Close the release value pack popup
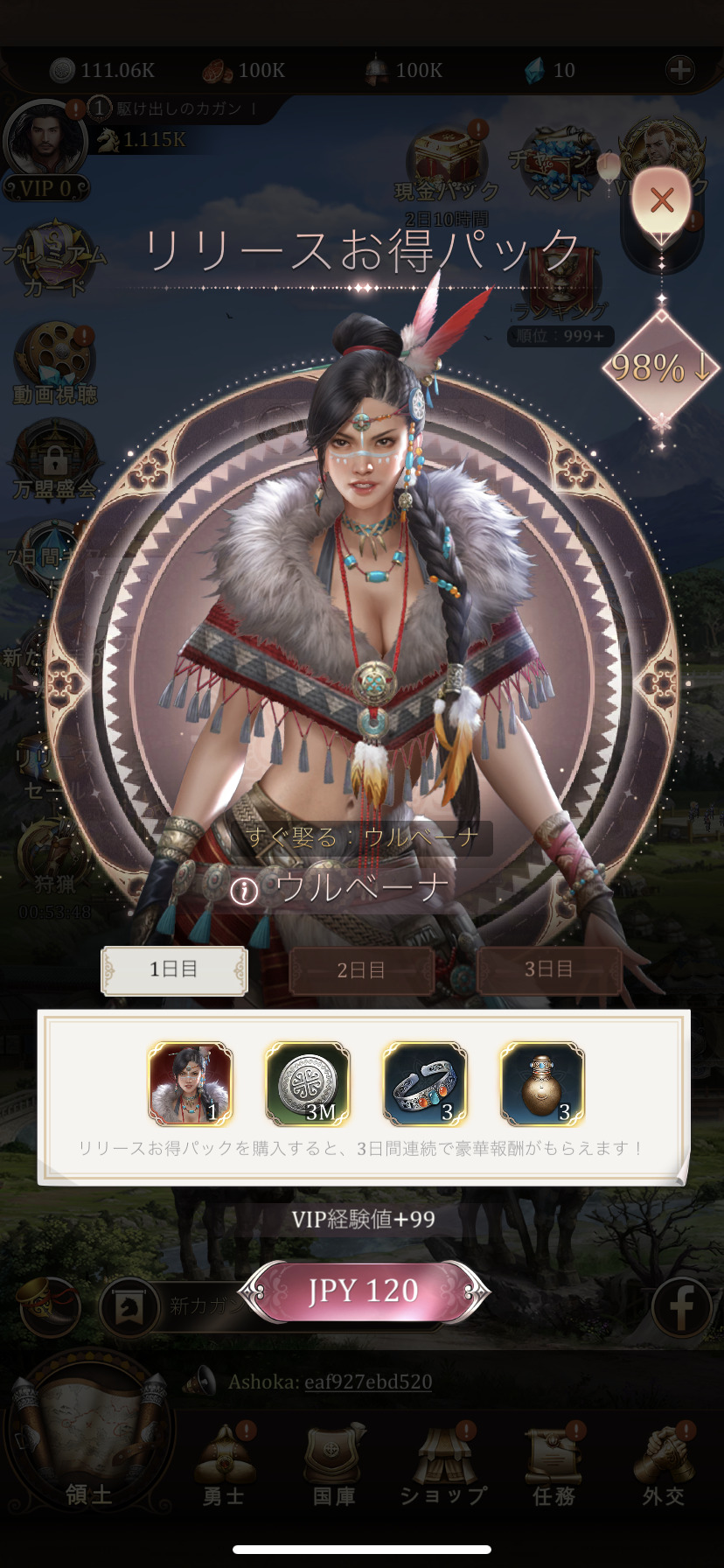724x1568 pixels. point(662,200)
